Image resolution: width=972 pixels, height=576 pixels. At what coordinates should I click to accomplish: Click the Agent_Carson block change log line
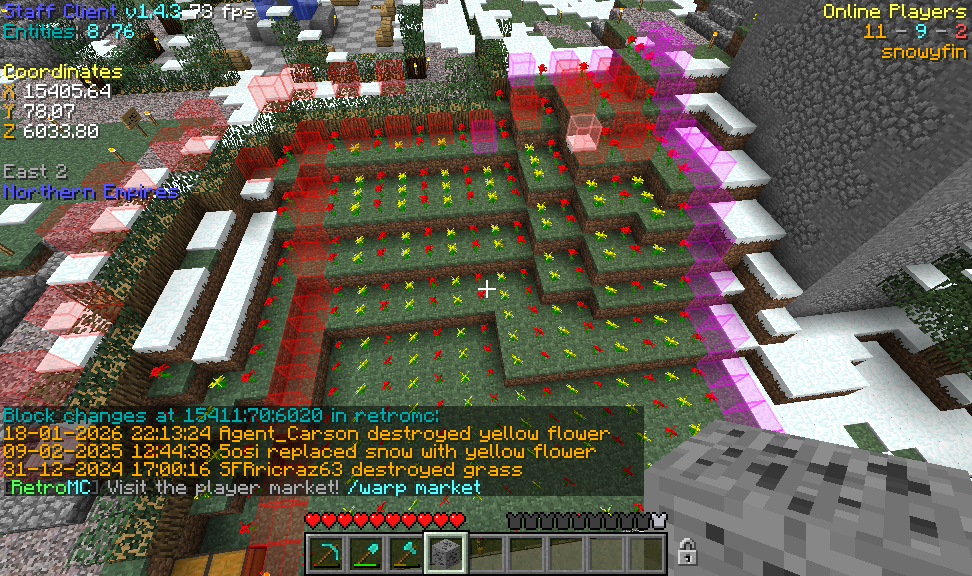[x=306, y=434]
